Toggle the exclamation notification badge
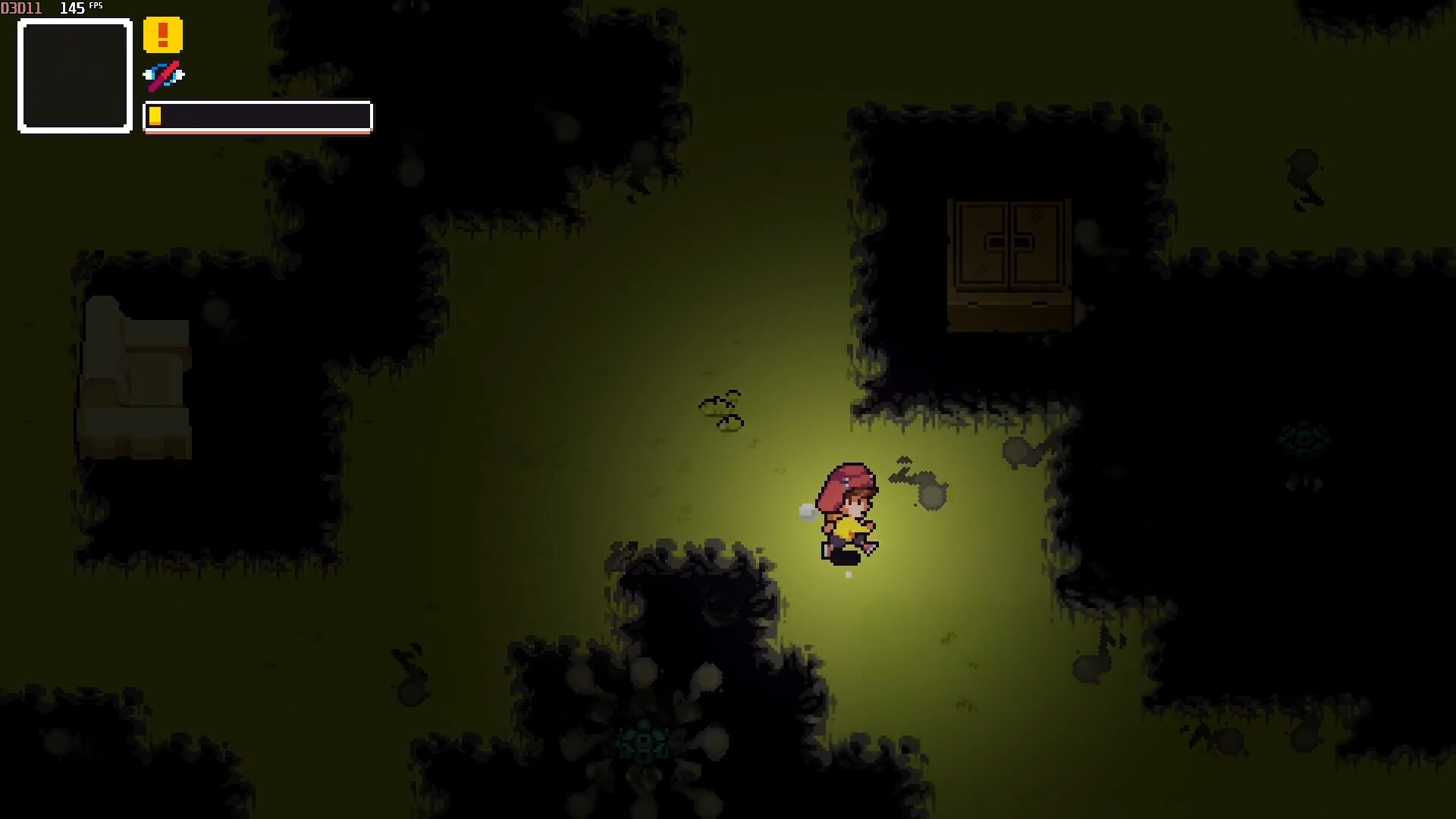 click(163, 34)
